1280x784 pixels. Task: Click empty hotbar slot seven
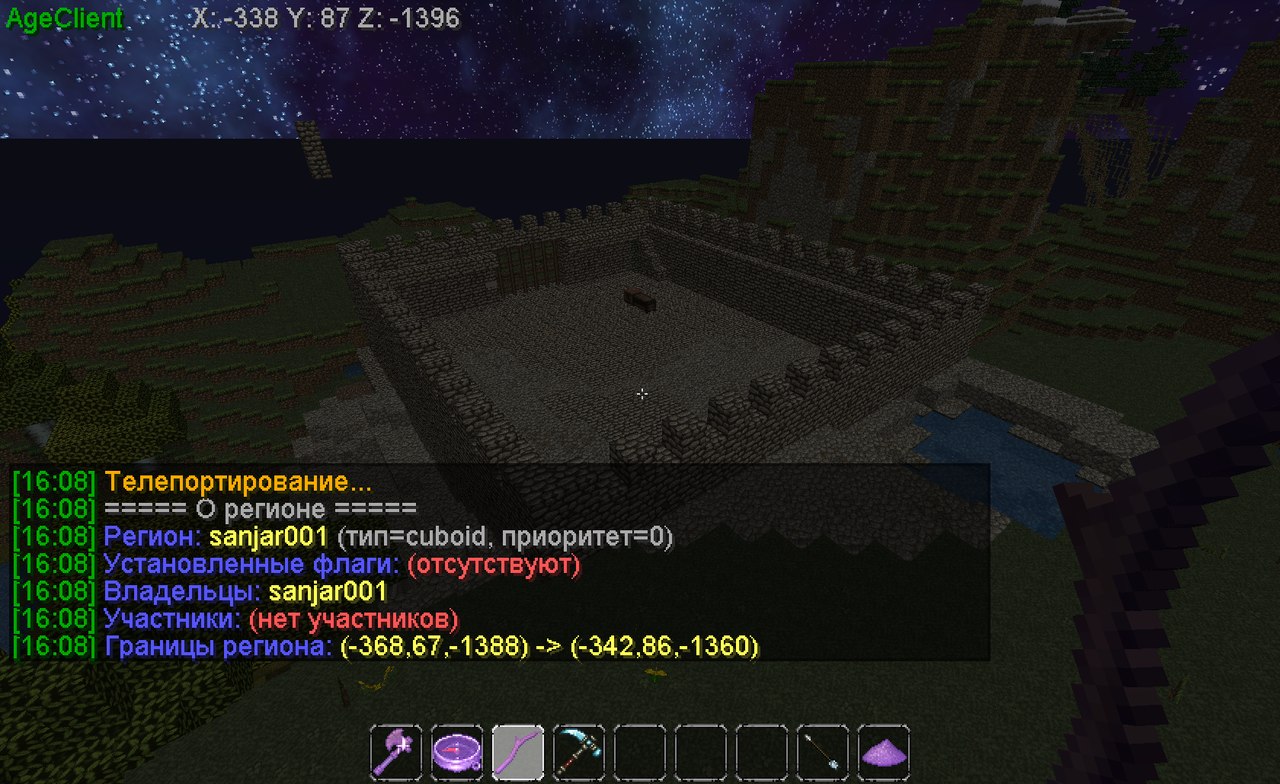point(763,749)
